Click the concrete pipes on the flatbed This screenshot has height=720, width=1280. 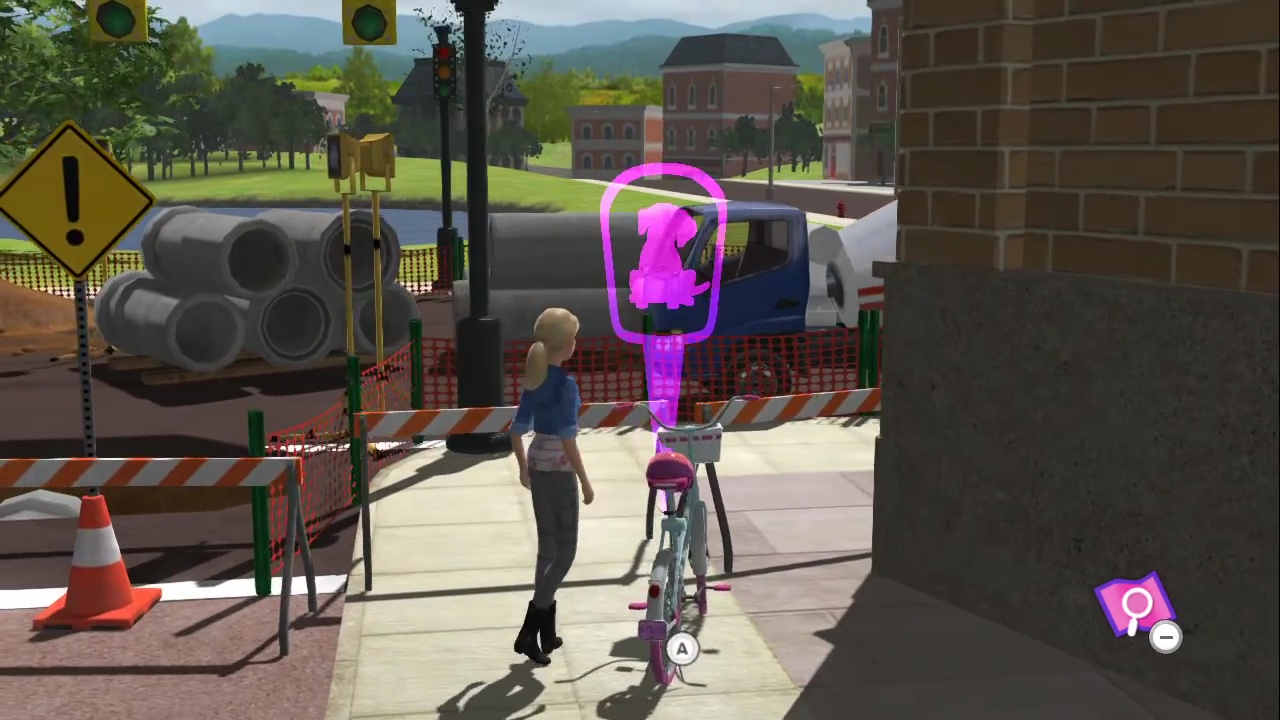pos(250,280)
